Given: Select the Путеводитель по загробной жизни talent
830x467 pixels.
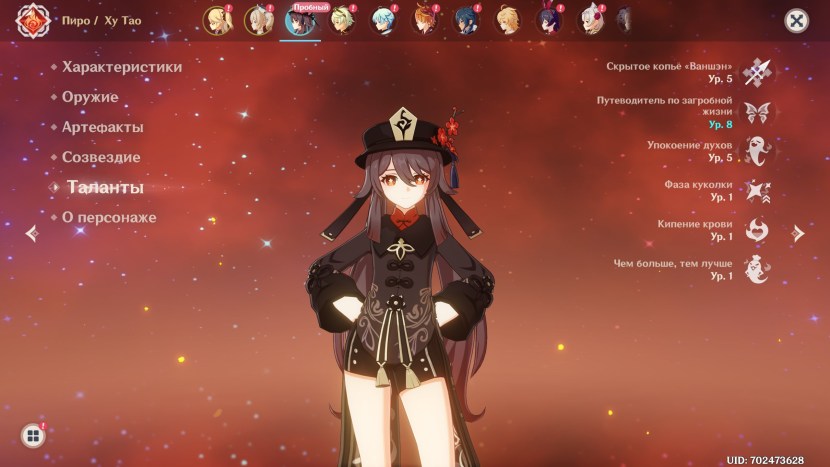Looking at the screenshot, I should pyautogui.click(x=757, y=112).
